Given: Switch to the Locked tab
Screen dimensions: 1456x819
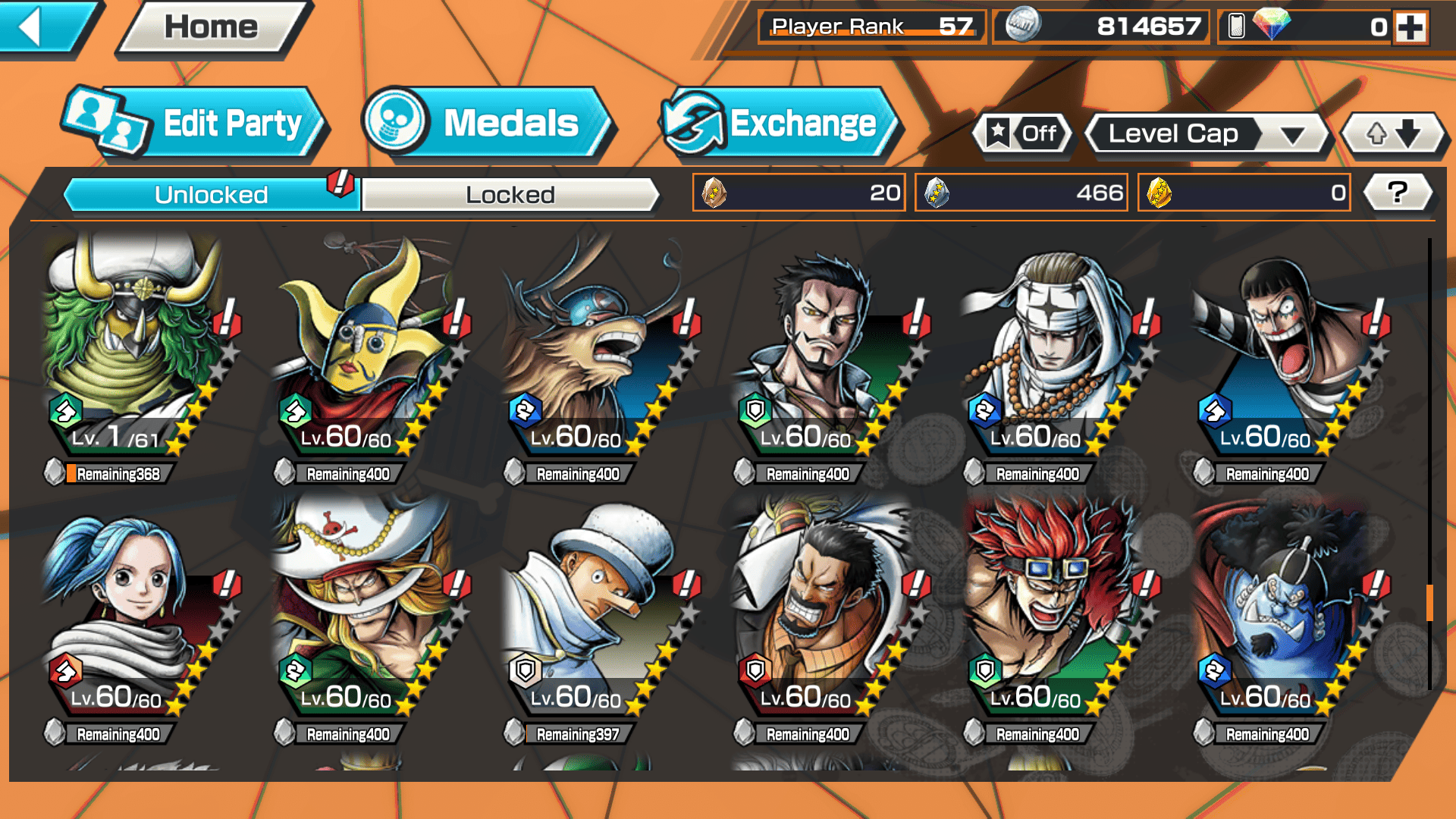Looking at the screenshot, I should tap(510, 195).
